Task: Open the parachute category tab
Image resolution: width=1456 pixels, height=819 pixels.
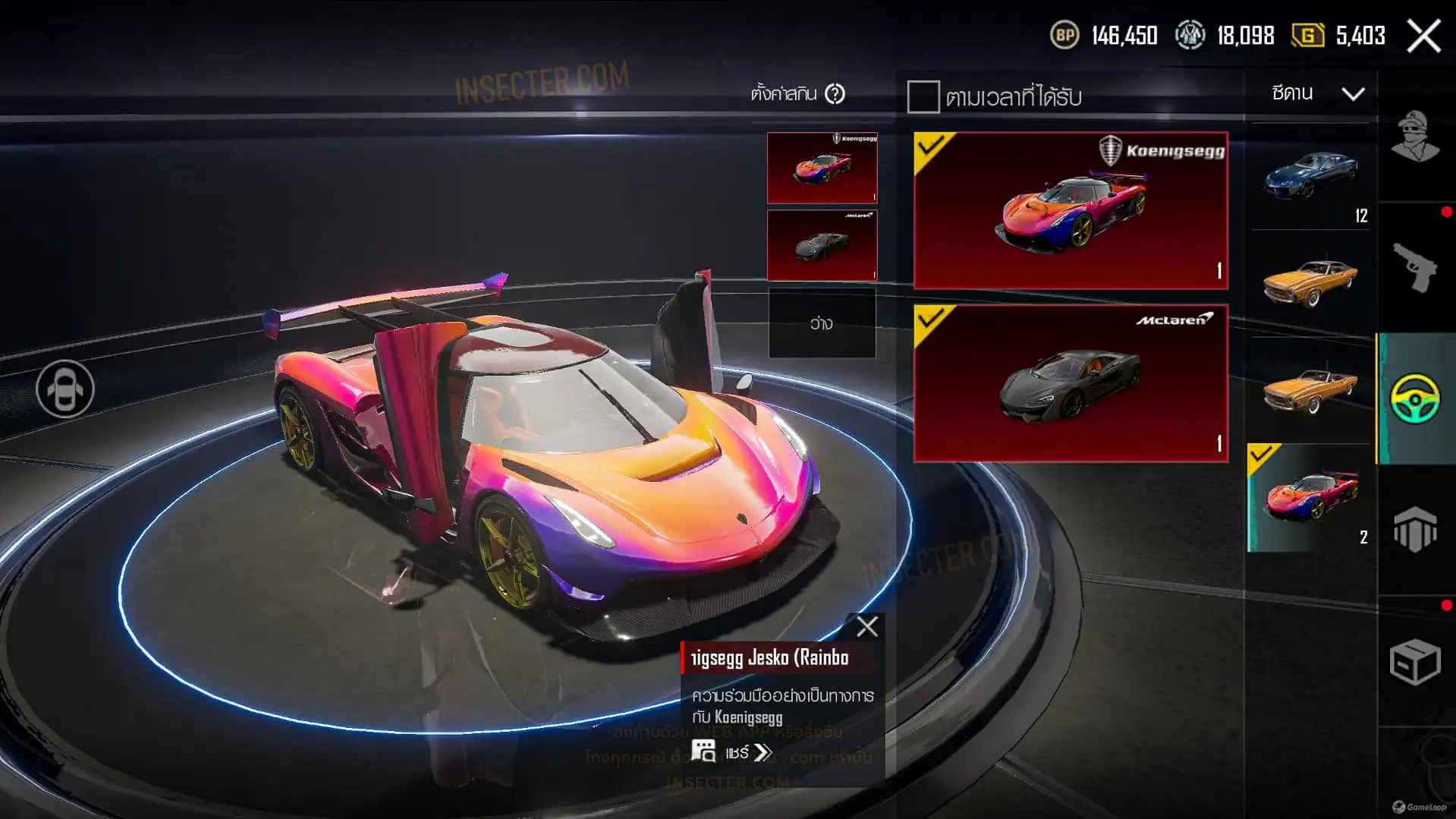Action: point(1416,529)
